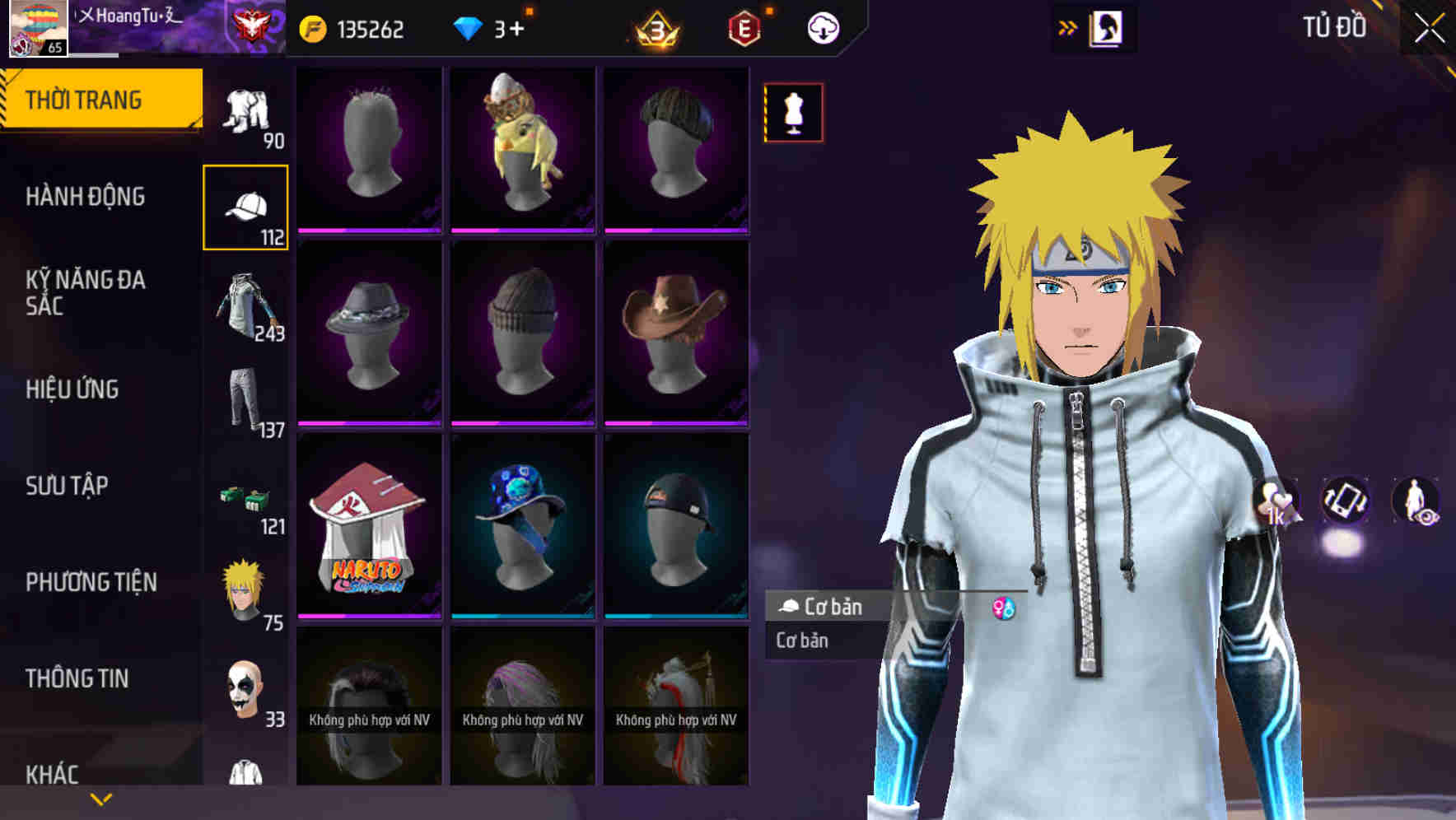Open the Elite Pass hexagon icon
Screen dimensions: 1456x820
coord(741,26)
